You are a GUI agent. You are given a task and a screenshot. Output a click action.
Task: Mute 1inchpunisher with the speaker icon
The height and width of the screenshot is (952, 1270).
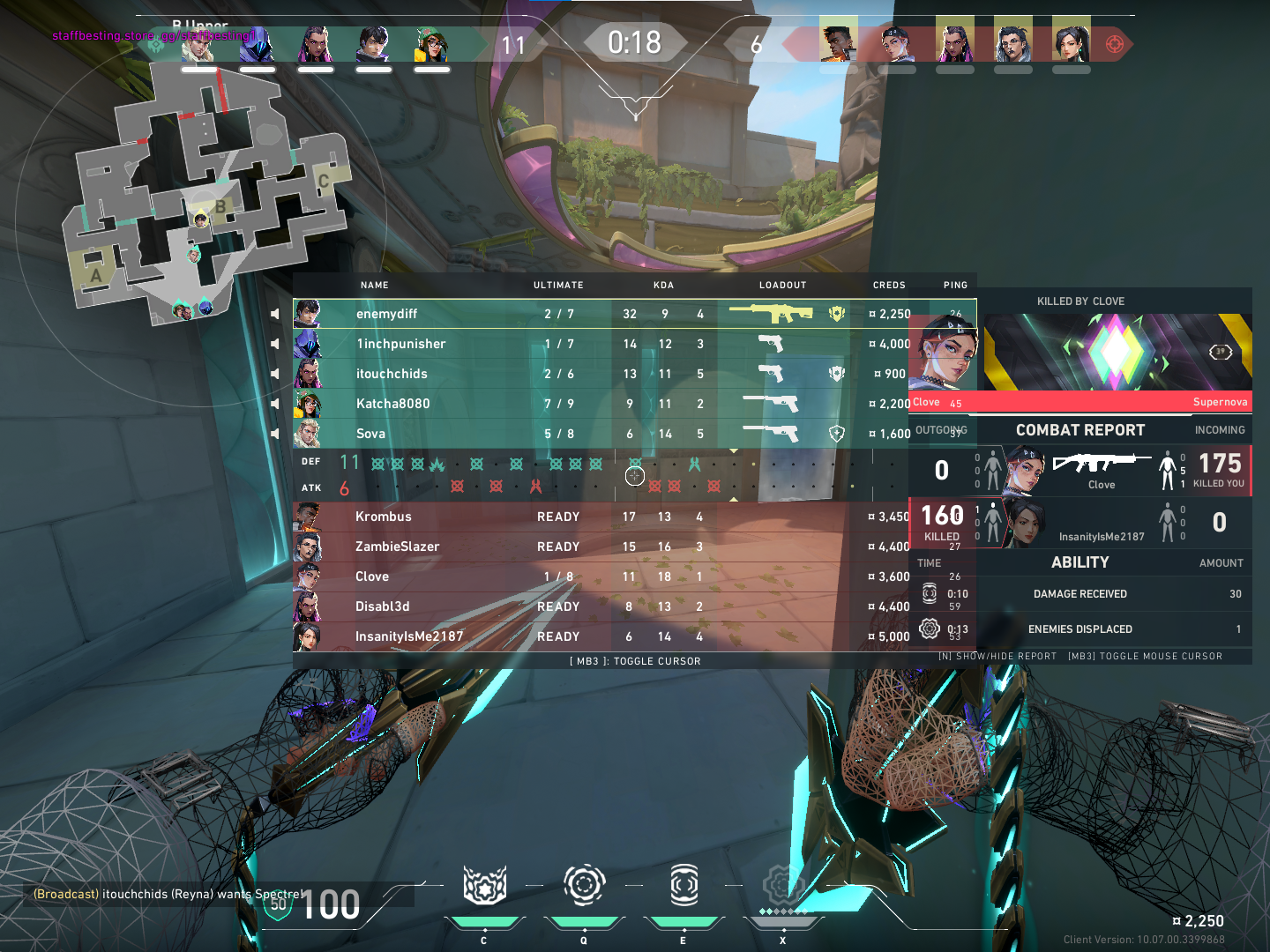coord(275,344)
